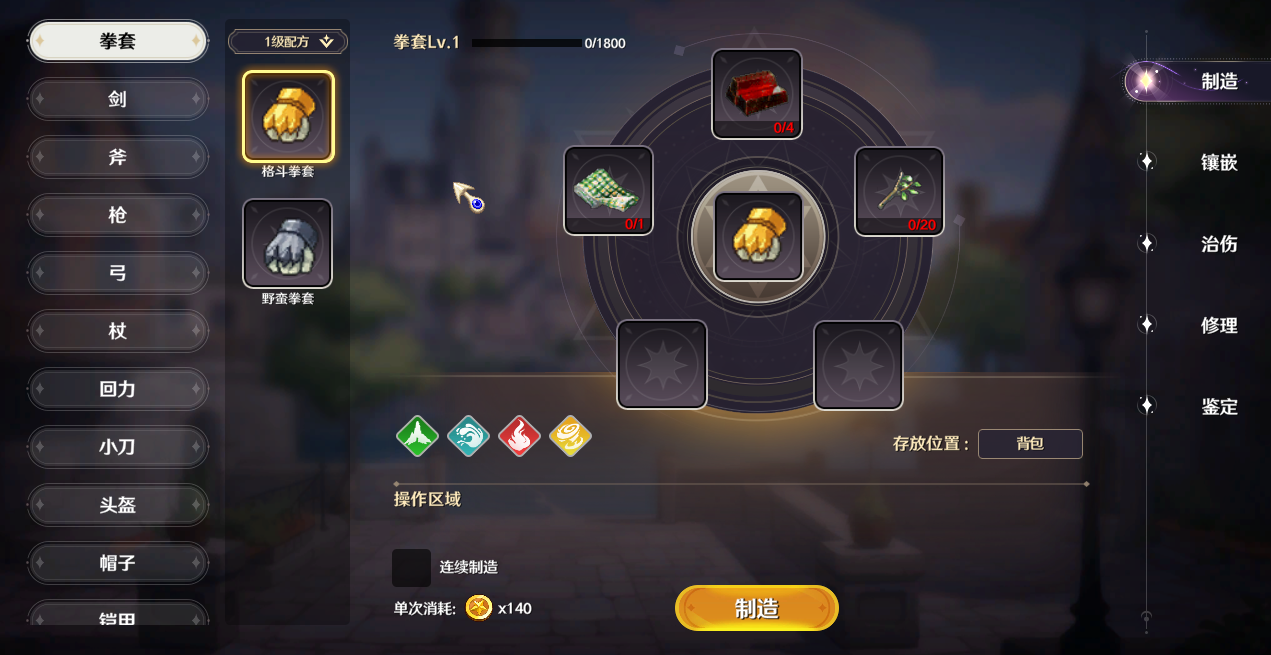
Task: Choose the 小刀 (knife) category
Action: pyautogui.click(x=118, y=447)
